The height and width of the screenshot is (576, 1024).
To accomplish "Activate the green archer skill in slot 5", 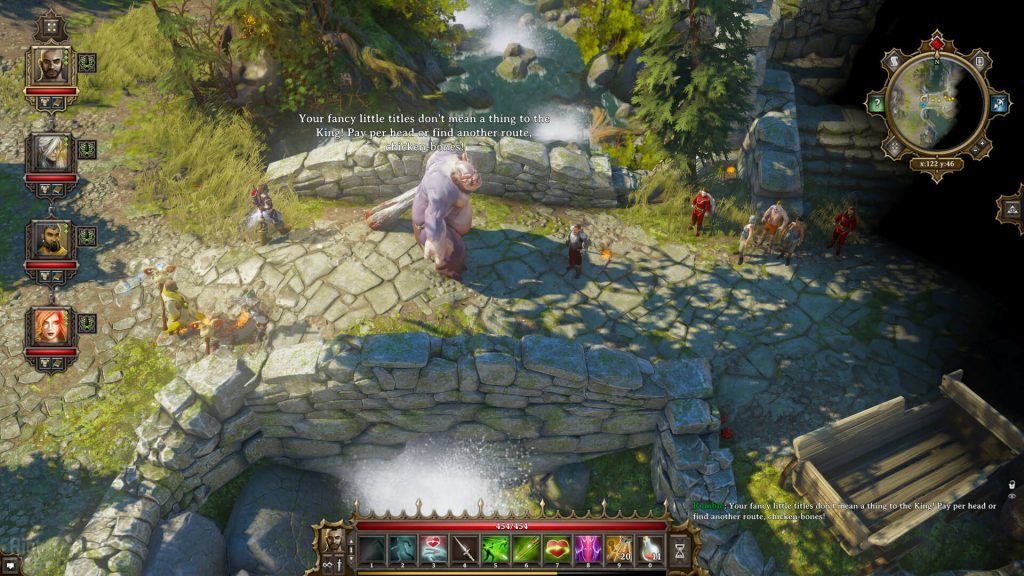I will 496,549.
